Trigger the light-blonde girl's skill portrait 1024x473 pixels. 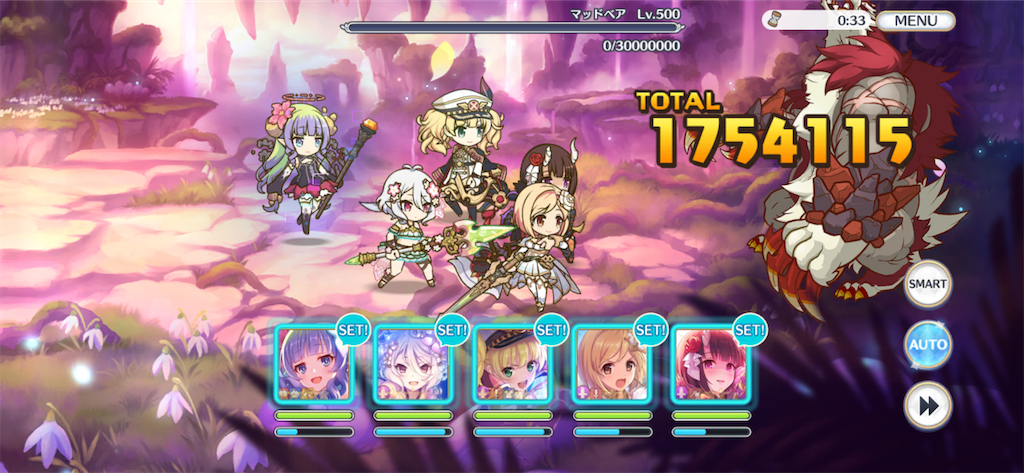[611, 364]
